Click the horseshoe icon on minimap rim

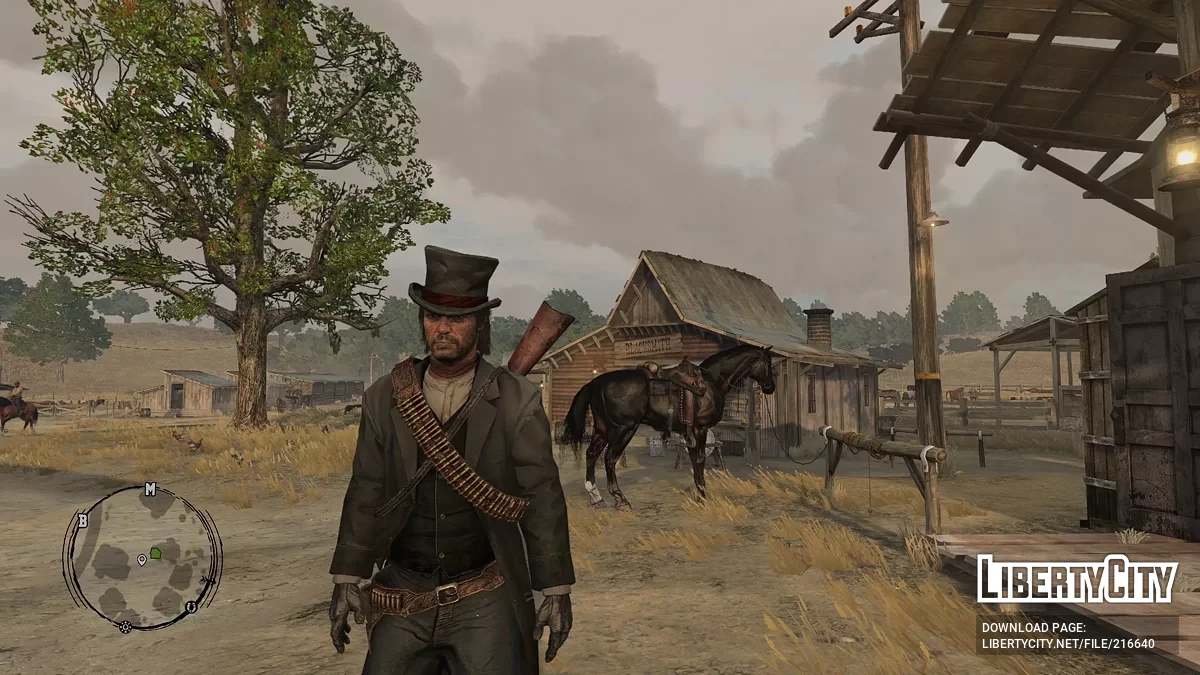(189, 607)
